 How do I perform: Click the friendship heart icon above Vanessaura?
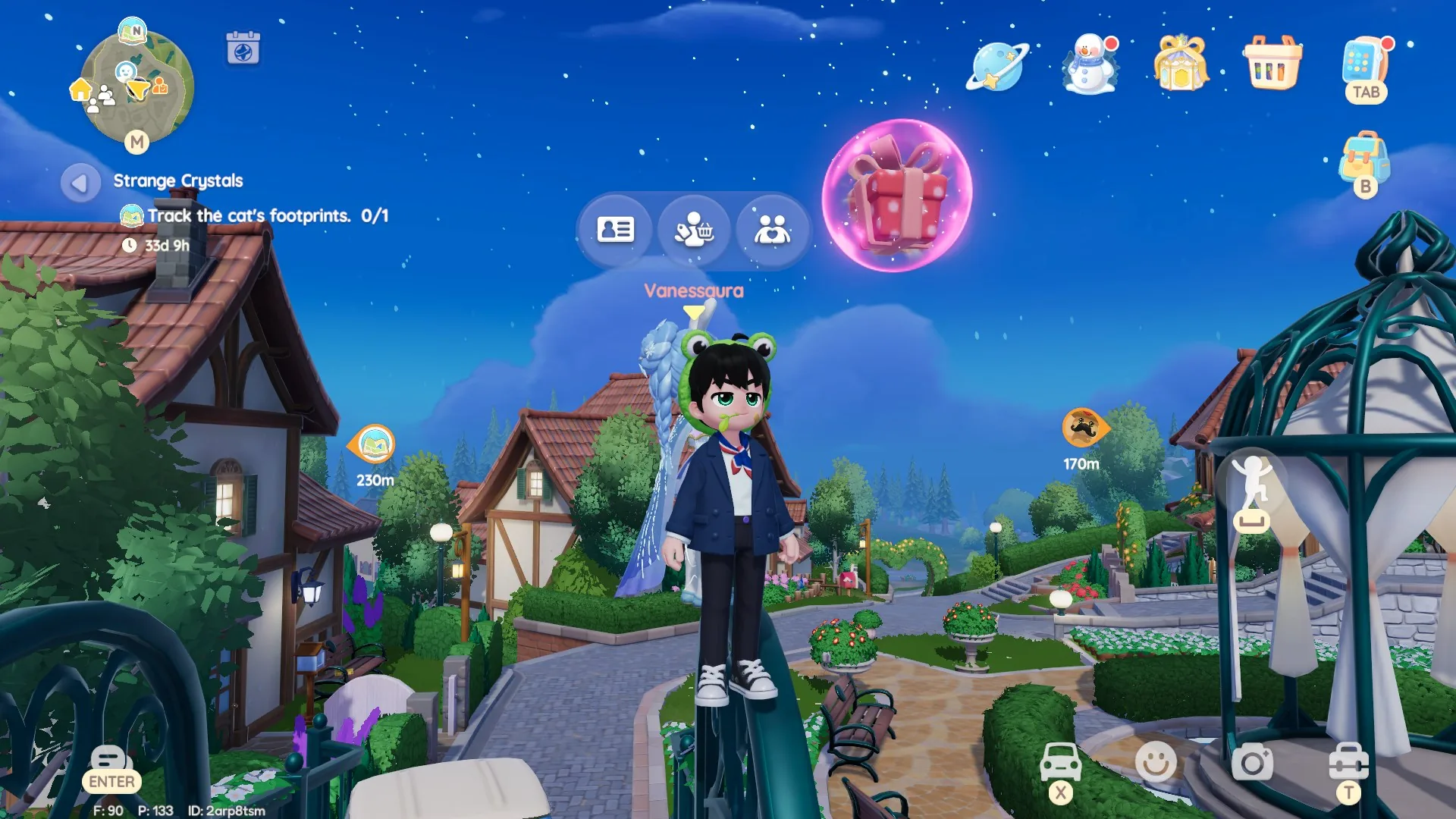point(771,229)
